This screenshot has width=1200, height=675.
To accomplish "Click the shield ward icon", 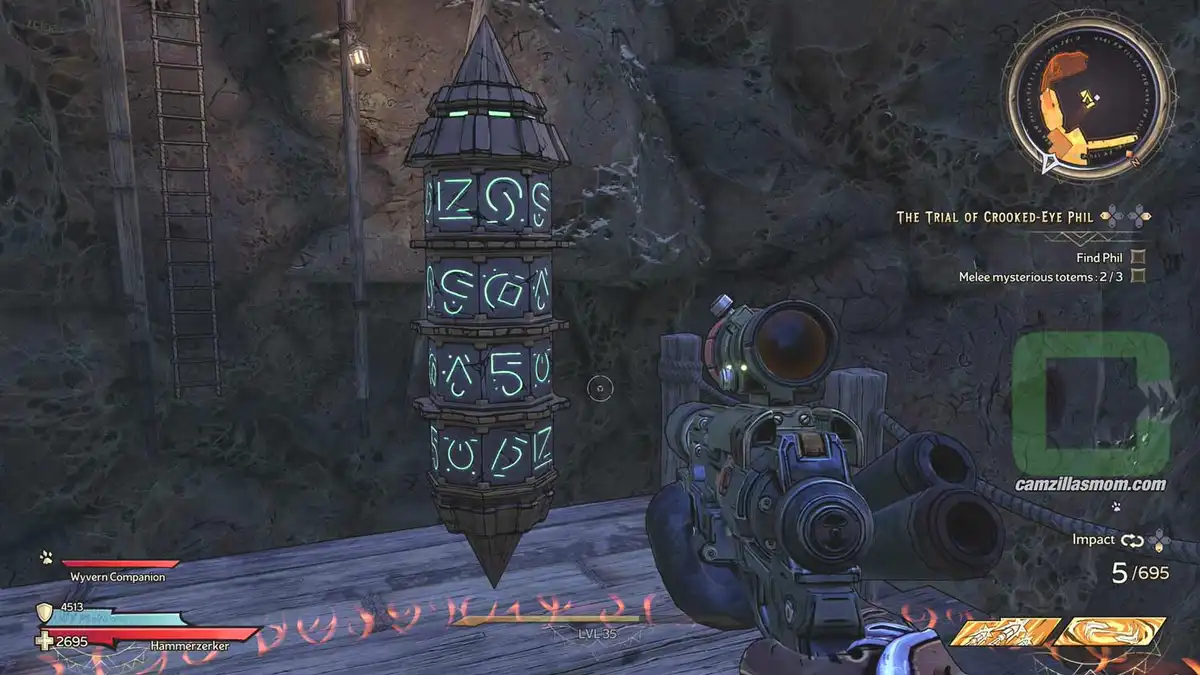I will click(x=44, y=612).
